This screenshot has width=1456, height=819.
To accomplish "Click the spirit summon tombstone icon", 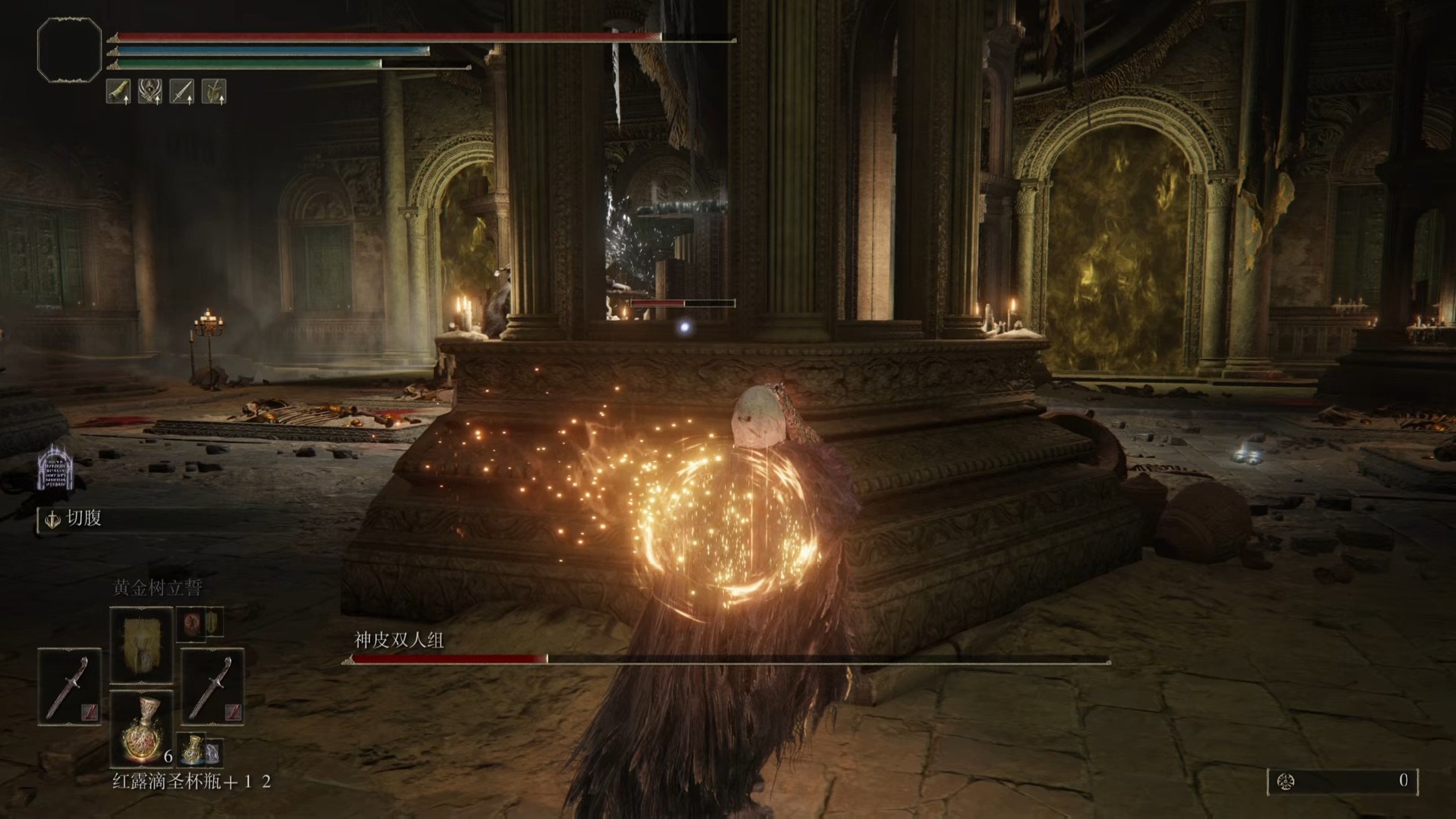I will [x=56, y=467].
